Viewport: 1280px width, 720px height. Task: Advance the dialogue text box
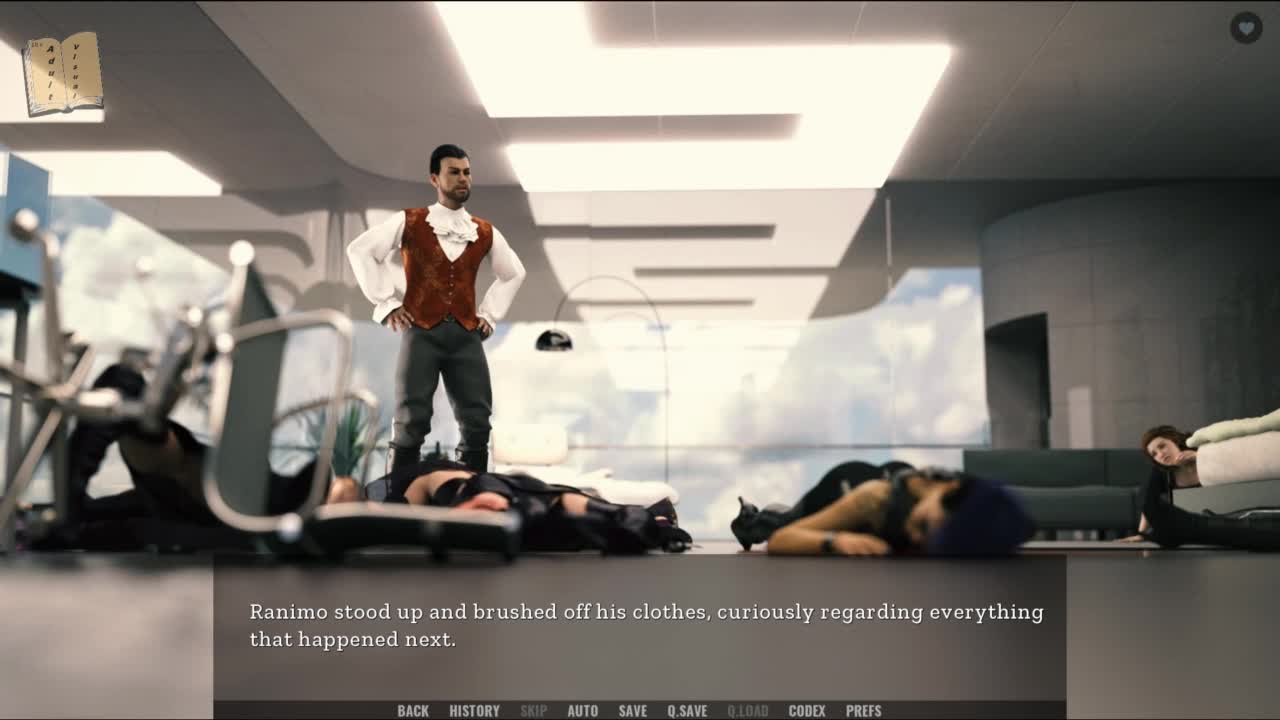tap(640, 626)
